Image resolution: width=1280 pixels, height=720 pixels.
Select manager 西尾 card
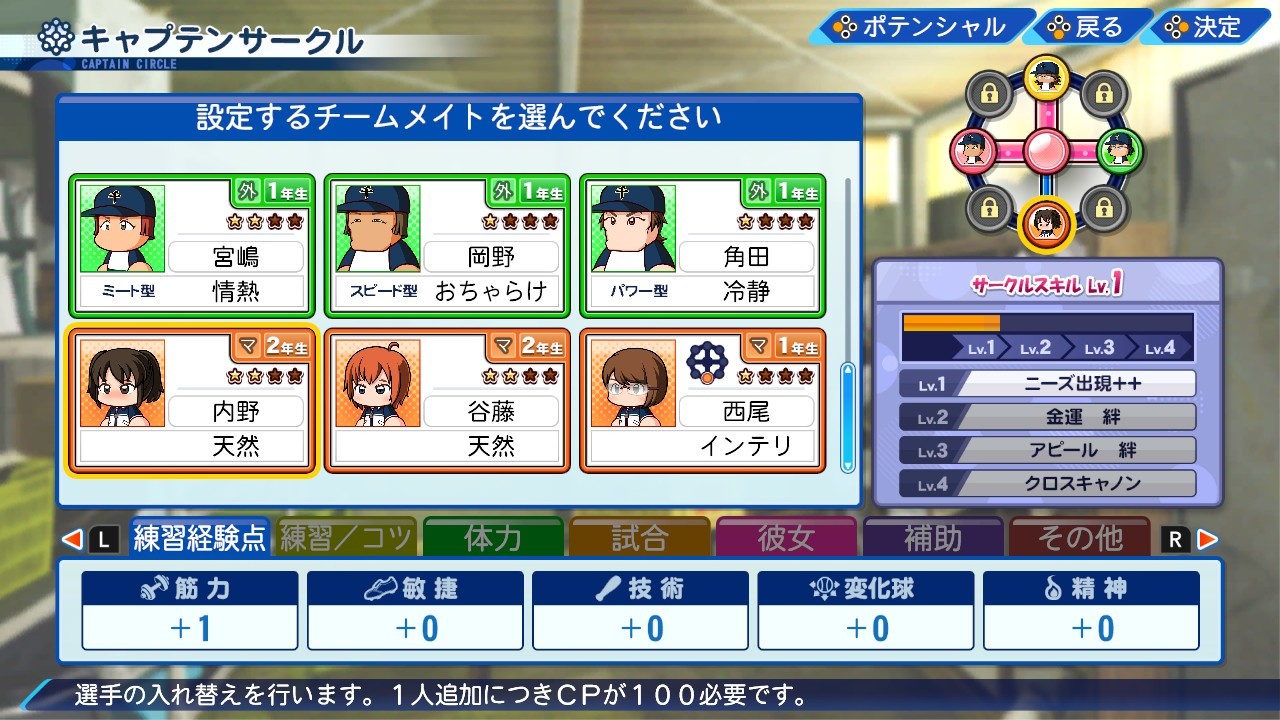(703, 400)
